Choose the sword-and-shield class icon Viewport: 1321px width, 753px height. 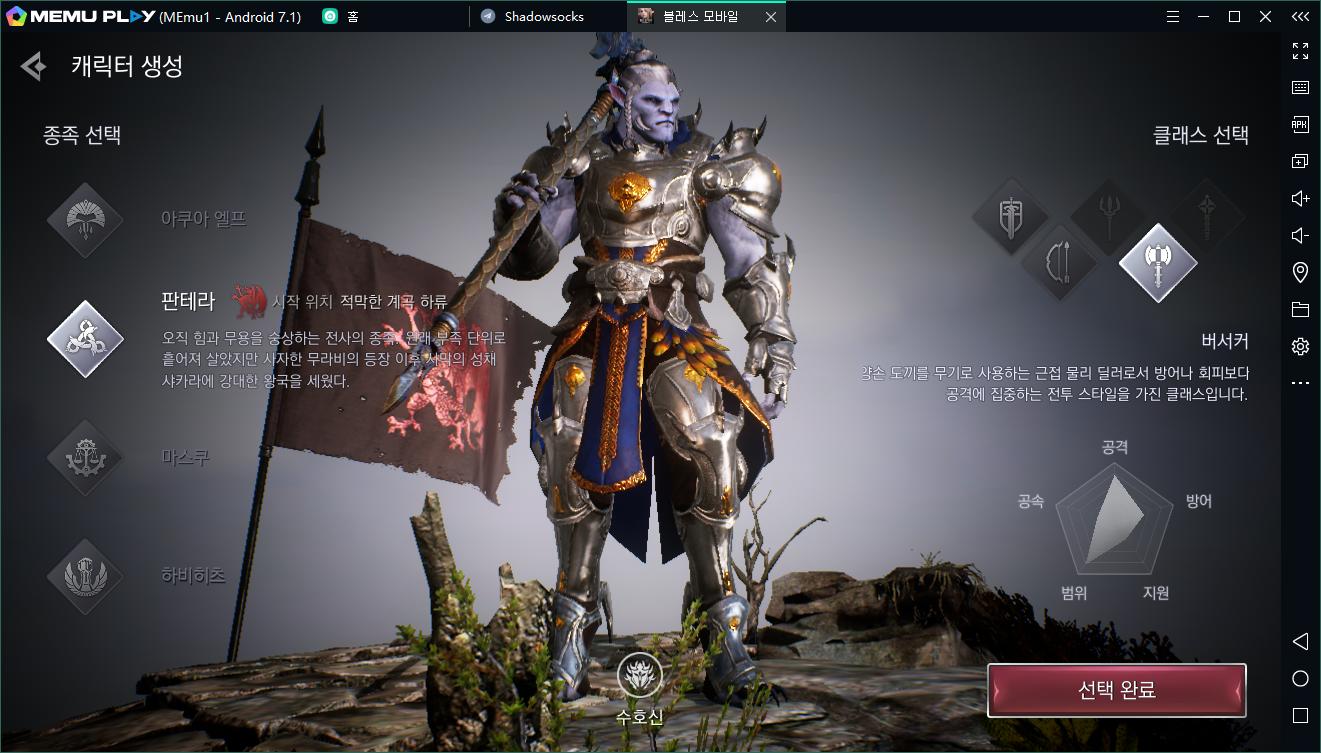pos(1010,216)
